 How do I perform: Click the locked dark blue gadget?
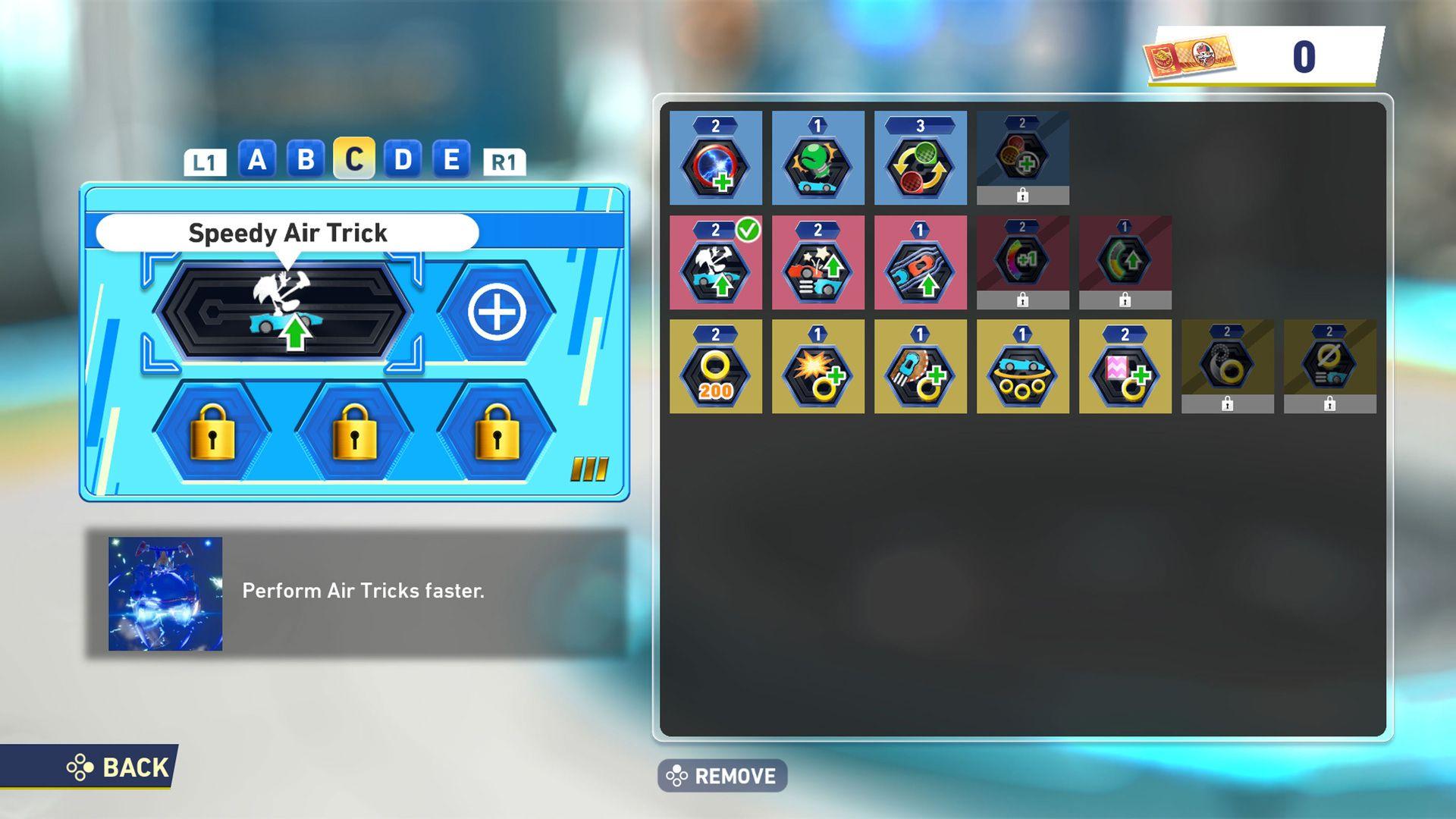click(1023, 155)
